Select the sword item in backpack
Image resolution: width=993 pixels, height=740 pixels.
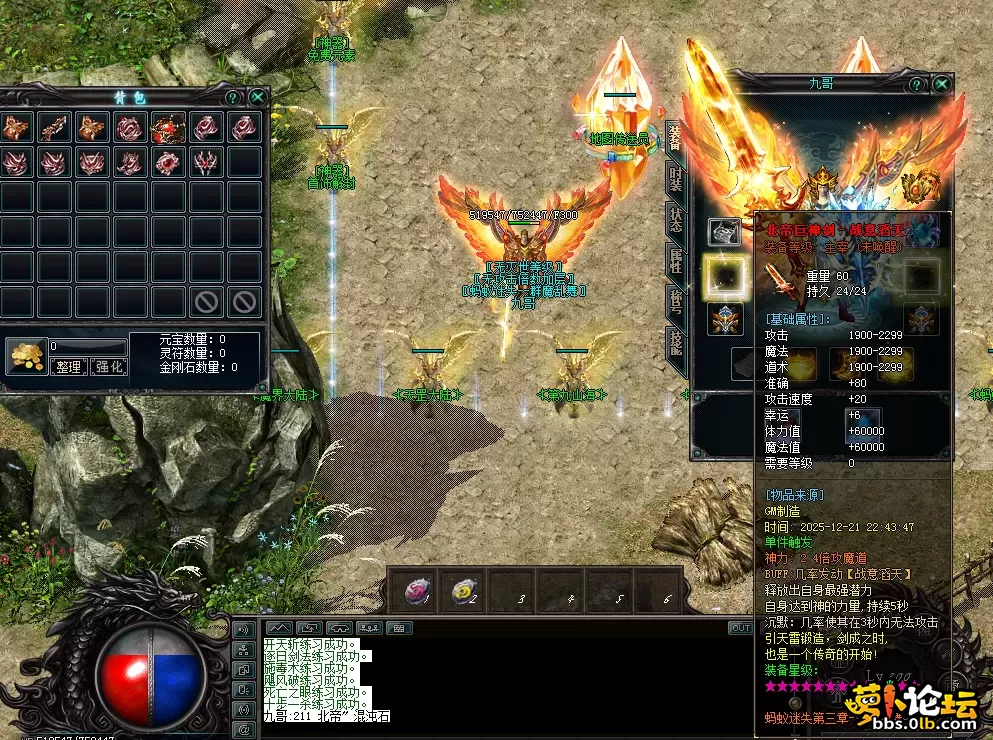[x=54, y=127]
